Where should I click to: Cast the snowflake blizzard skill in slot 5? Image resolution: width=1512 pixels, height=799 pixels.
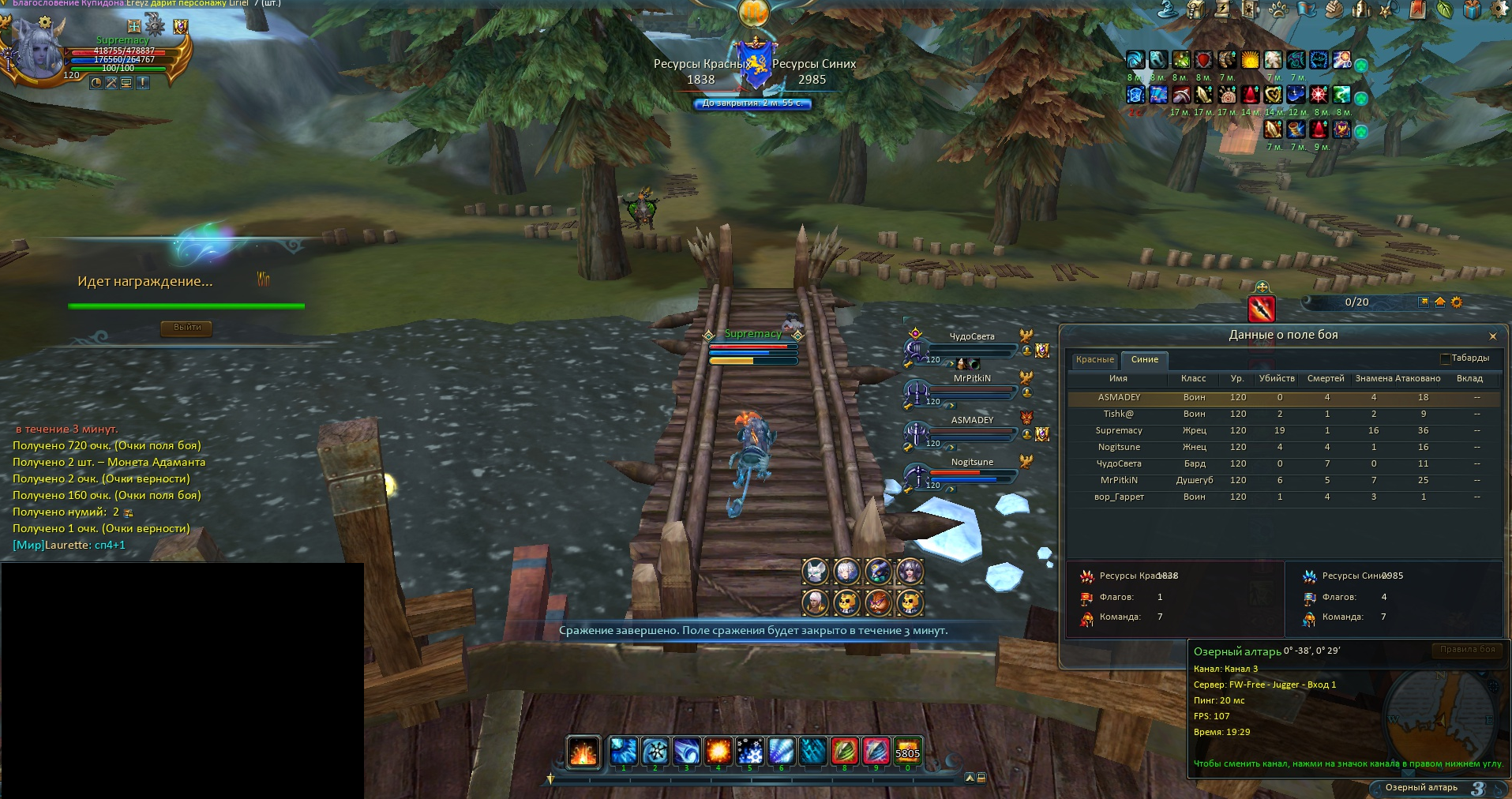(749, 751)
